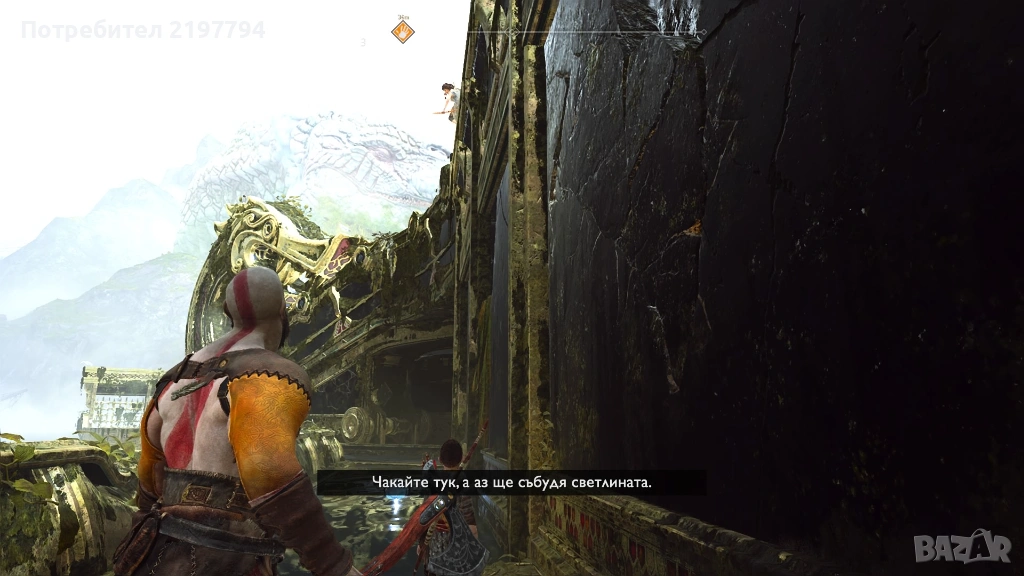This screenshot has height=576, width=1024.
Task: Click the Bazar watermark logo
Action: click(x=962, y=545)
